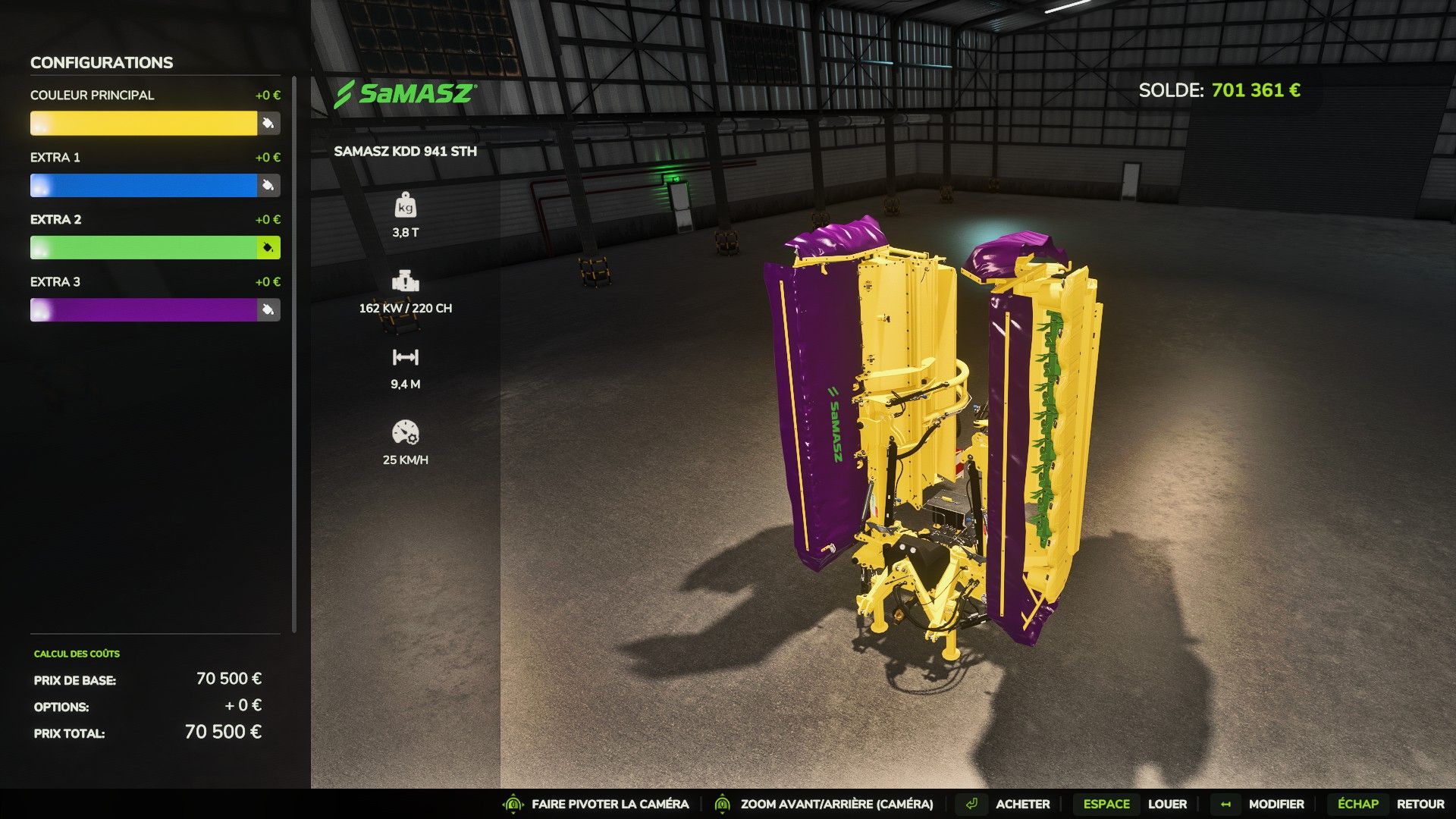Choose the blue Extra 1 color bar

coord(143,186)
